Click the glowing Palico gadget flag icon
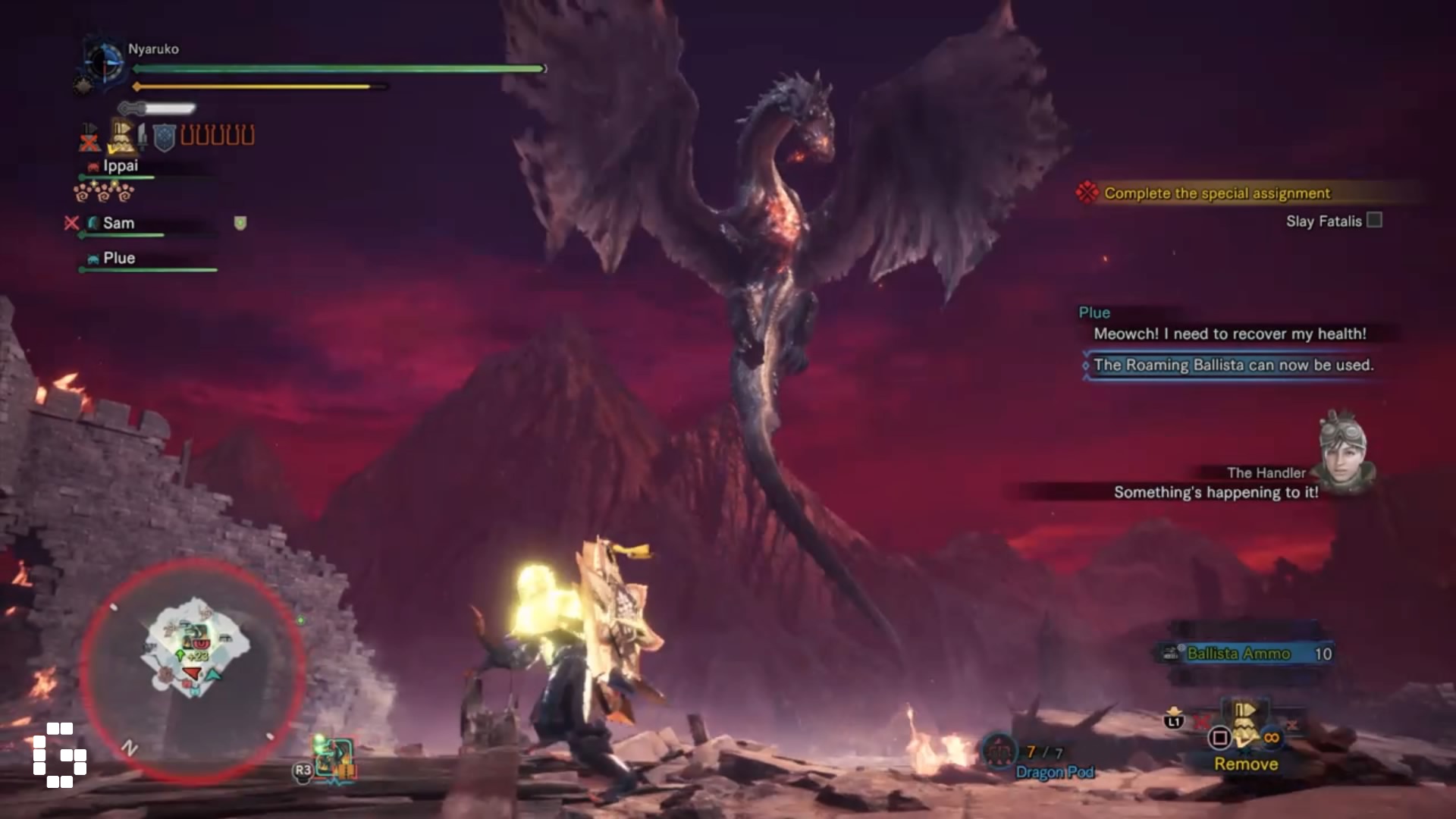Image resolution: width=1456 pixels, height=819 pixels. (x=121, y=135)
